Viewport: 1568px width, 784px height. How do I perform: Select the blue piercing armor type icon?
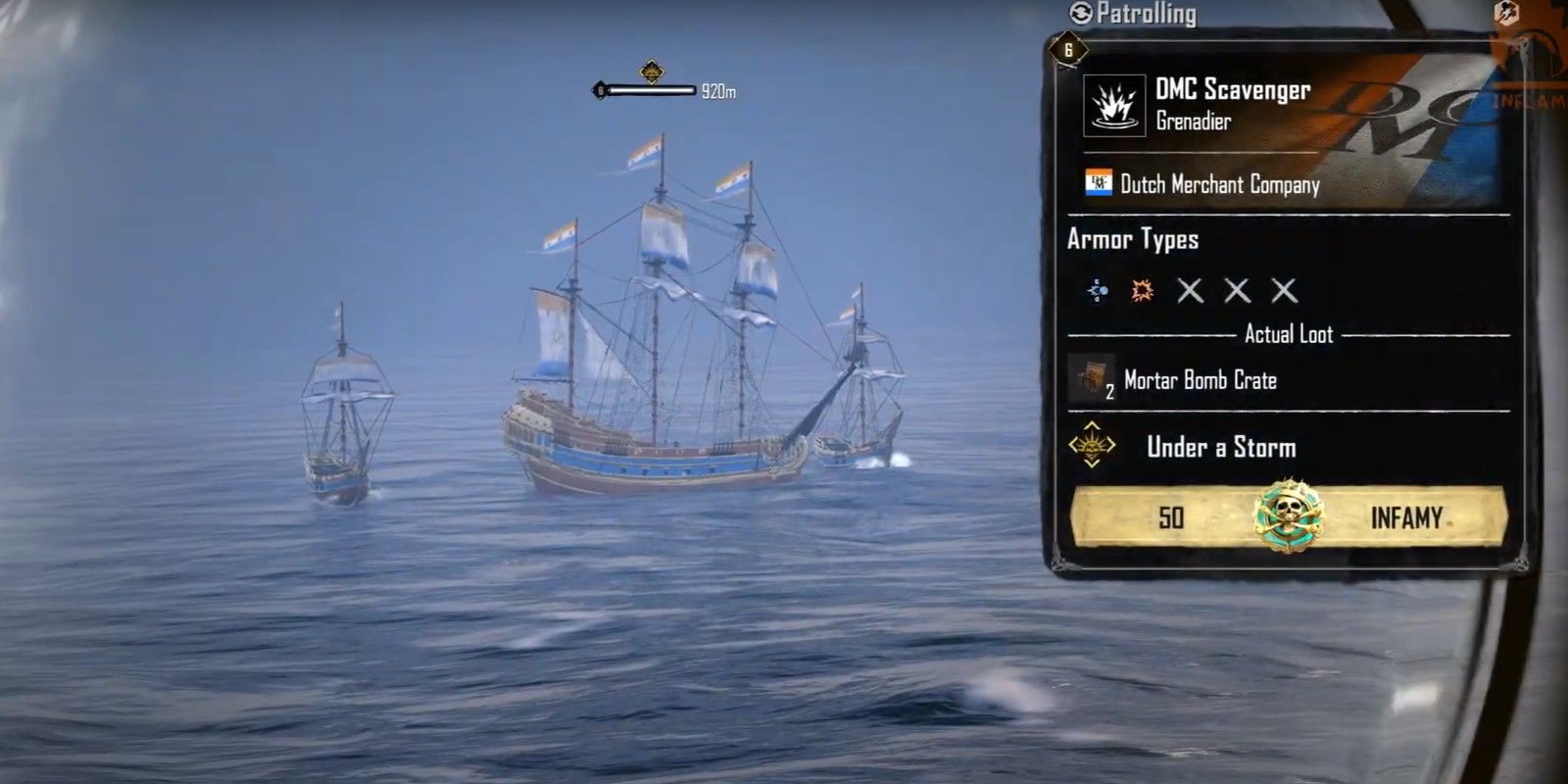pyautogui.click(x=1097, y=291)
